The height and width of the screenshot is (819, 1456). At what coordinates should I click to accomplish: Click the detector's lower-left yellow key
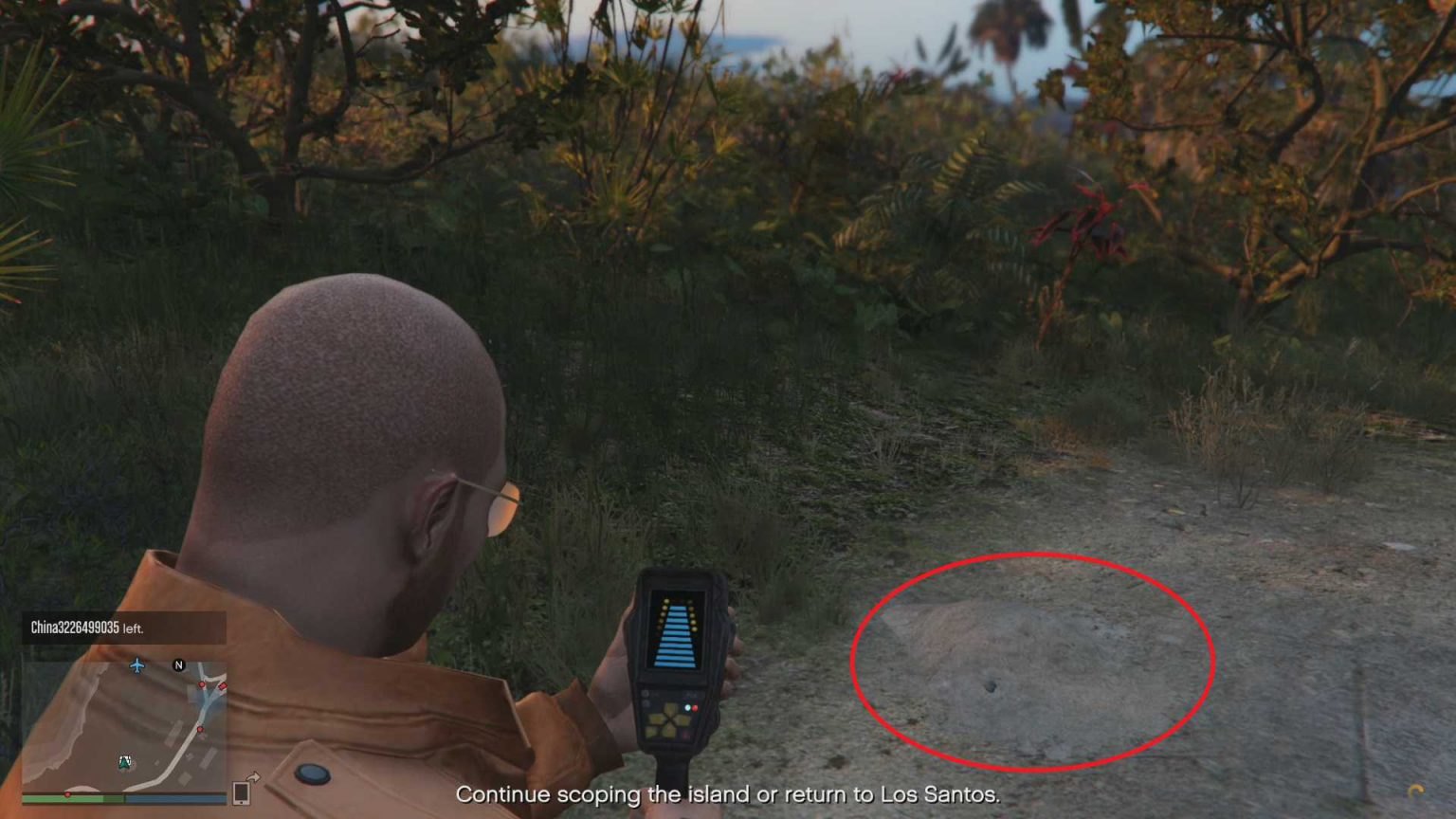[651, 732]
